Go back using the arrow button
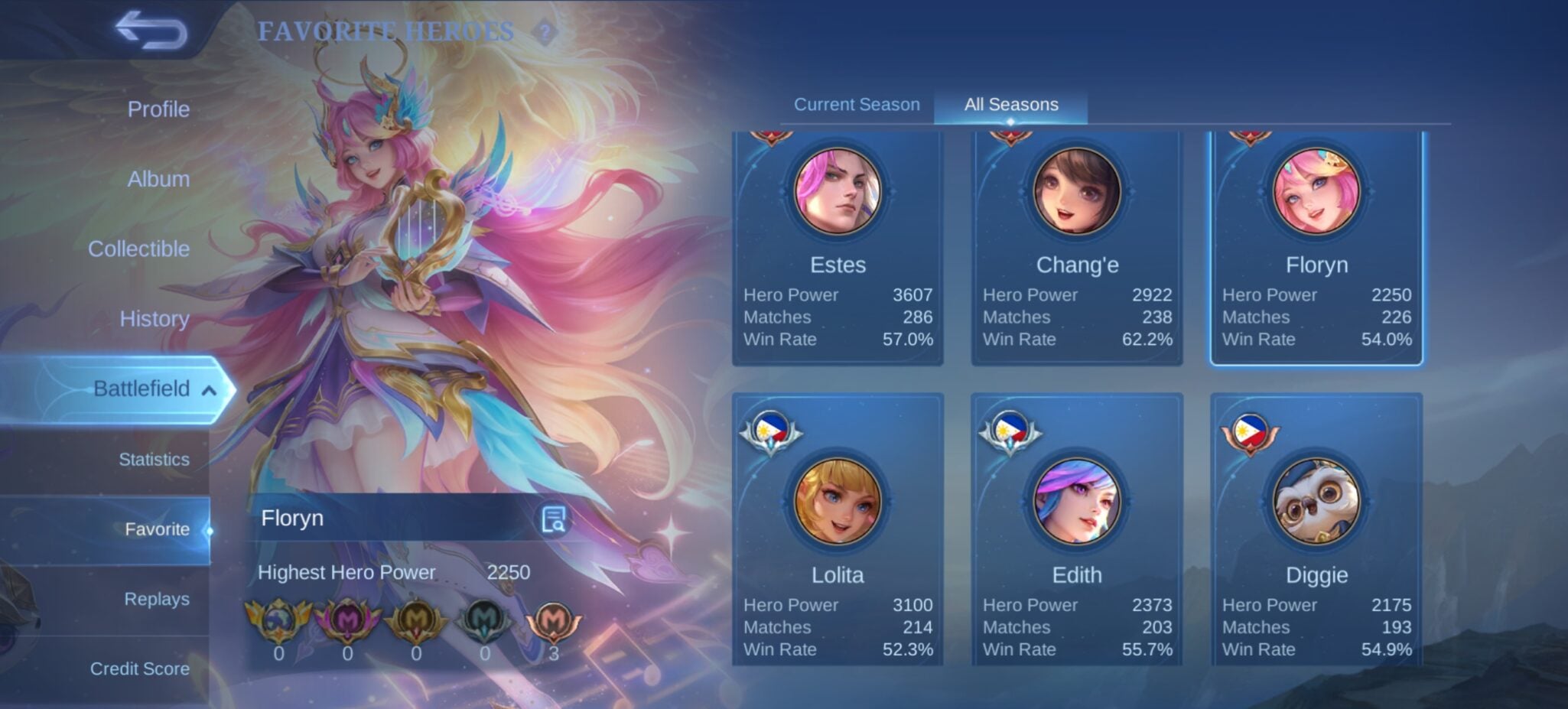Screen dimensions: 1568x709 [x=151, y=31]
